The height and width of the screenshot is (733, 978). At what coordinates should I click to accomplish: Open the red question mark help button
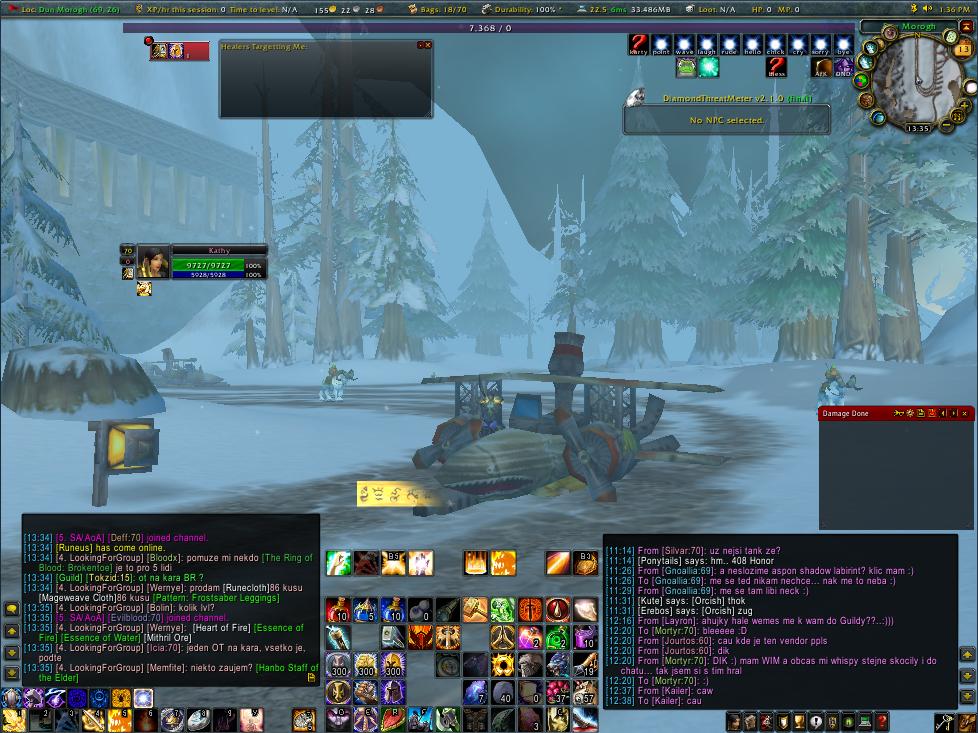tap(881, 721)
